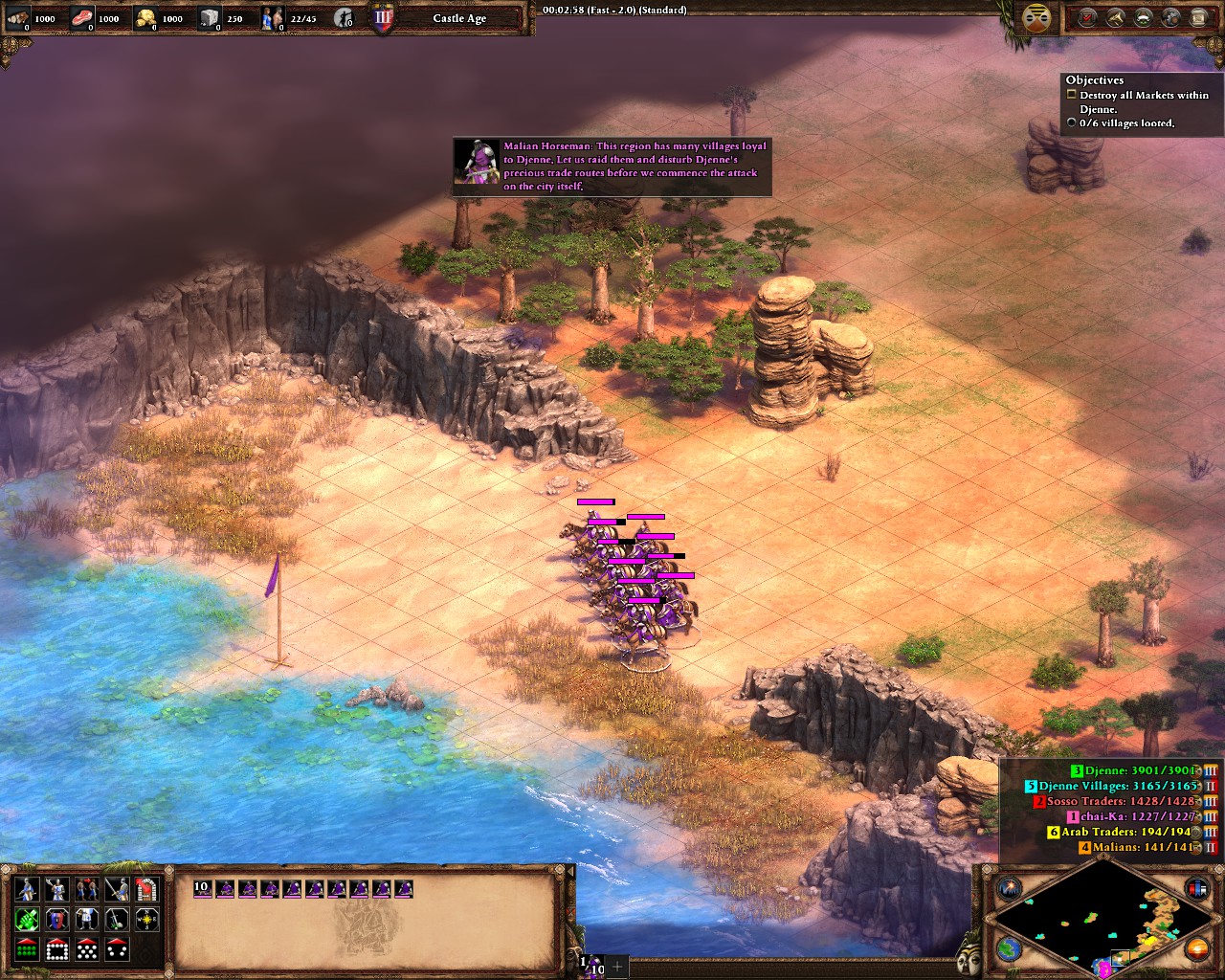Choose the Line formation
1225x980 pixels.
click(x=28, y=949)
